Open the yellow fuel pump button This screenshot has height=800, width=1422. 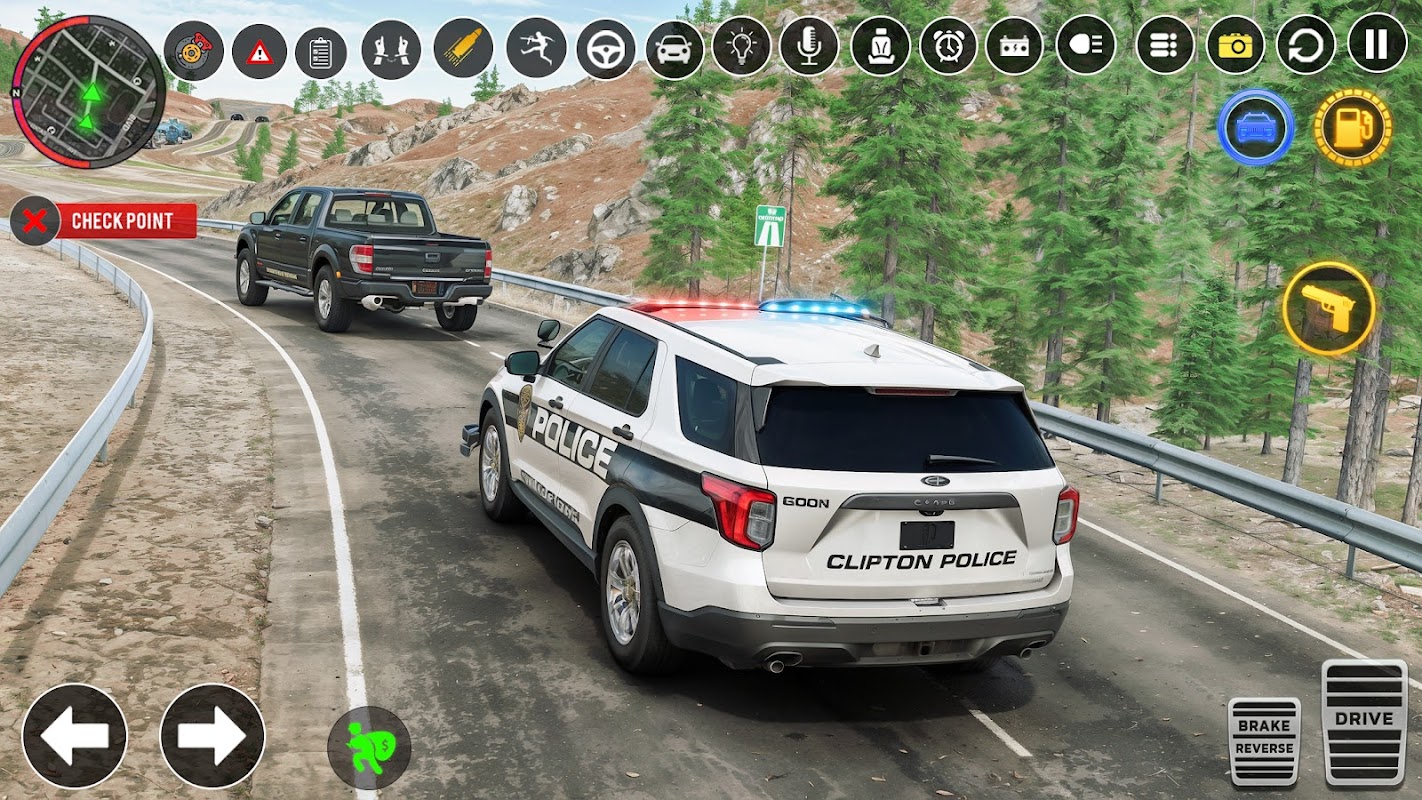(x=1352, y=128)
